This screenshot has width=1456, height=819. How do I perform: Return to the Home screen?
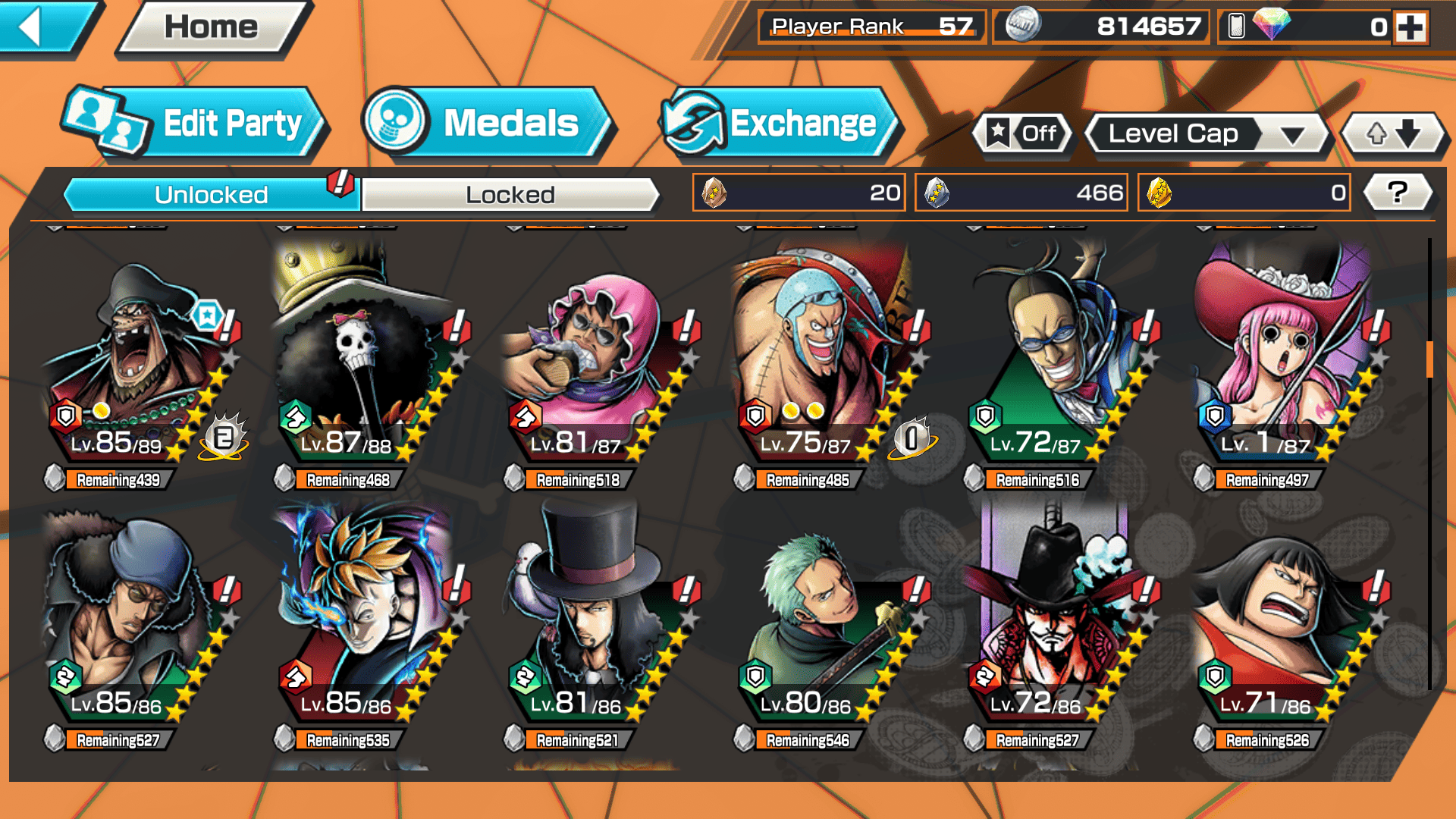[x=212, y=28]
